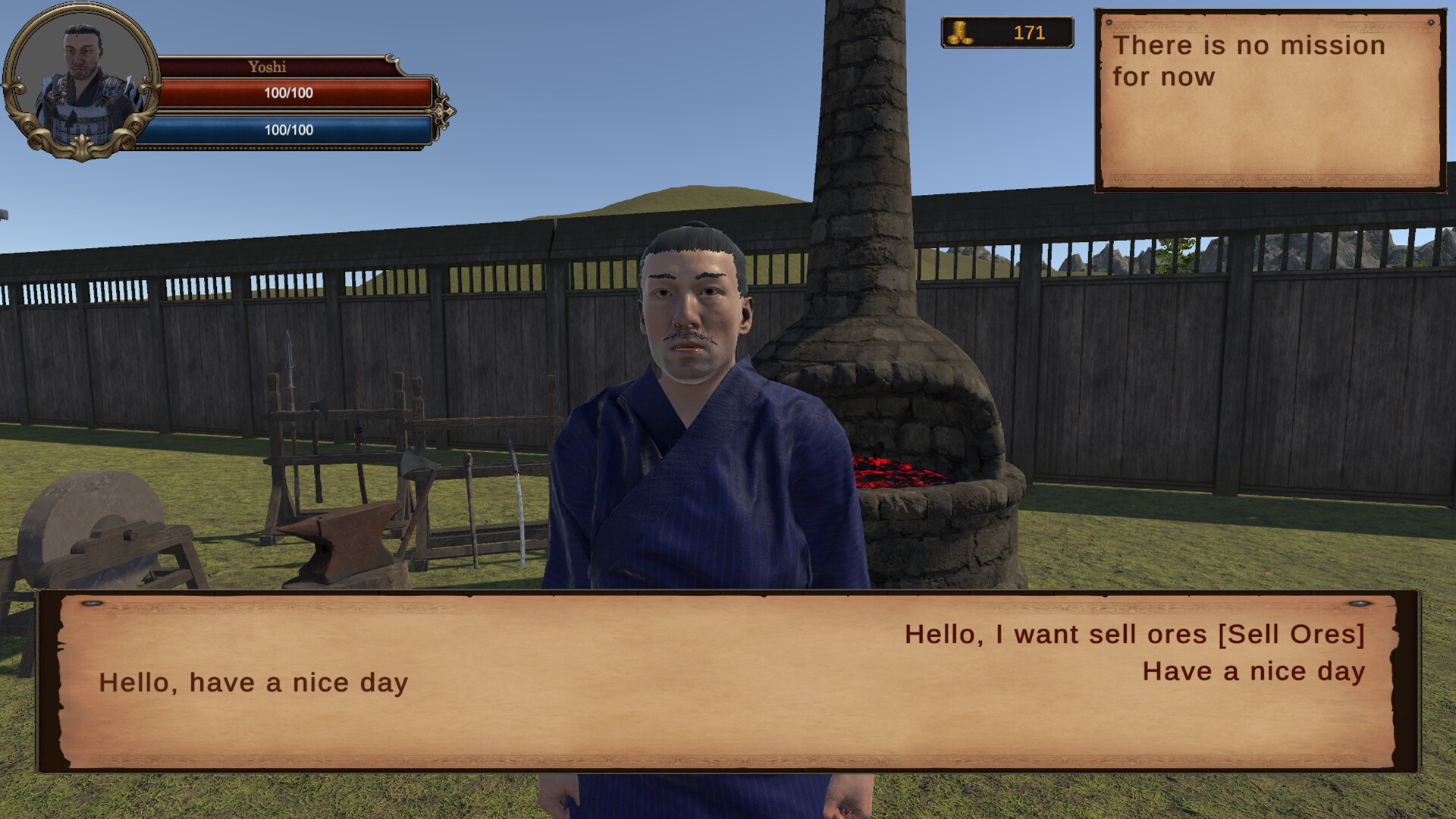Click the NPC greeting 'Hello, have a nice day'
This screenshot has width=1456, height=819.
click(253, 682)
